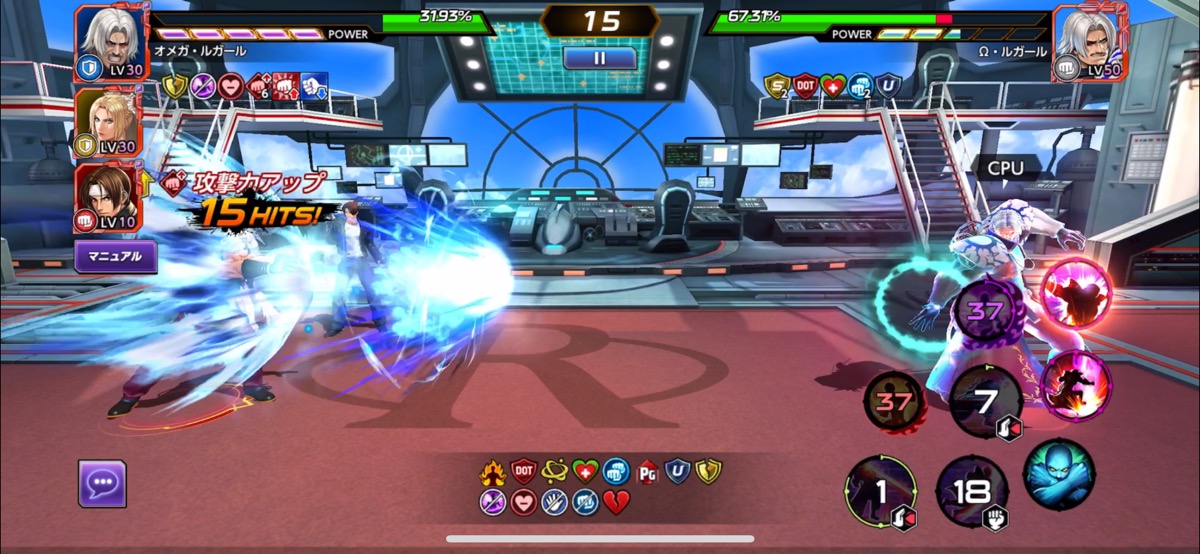Activate the pink flying-kick special skill
The height and width of the screenshot is (554, 1200).
click(x=1075, y=387)
